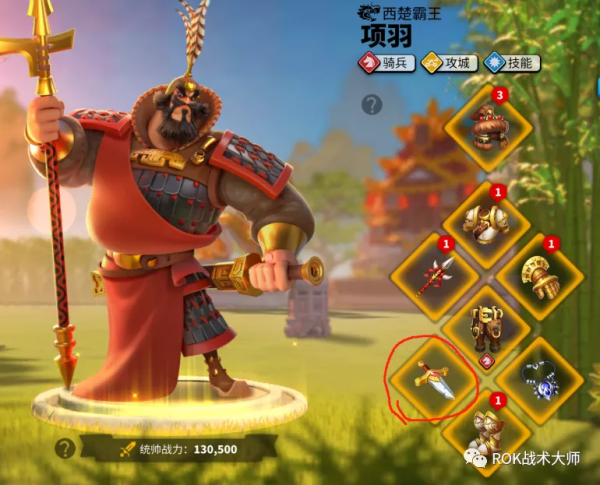Select the 骑兵 cavalry tag
600x485 pixels.
[x=387, y=63]
